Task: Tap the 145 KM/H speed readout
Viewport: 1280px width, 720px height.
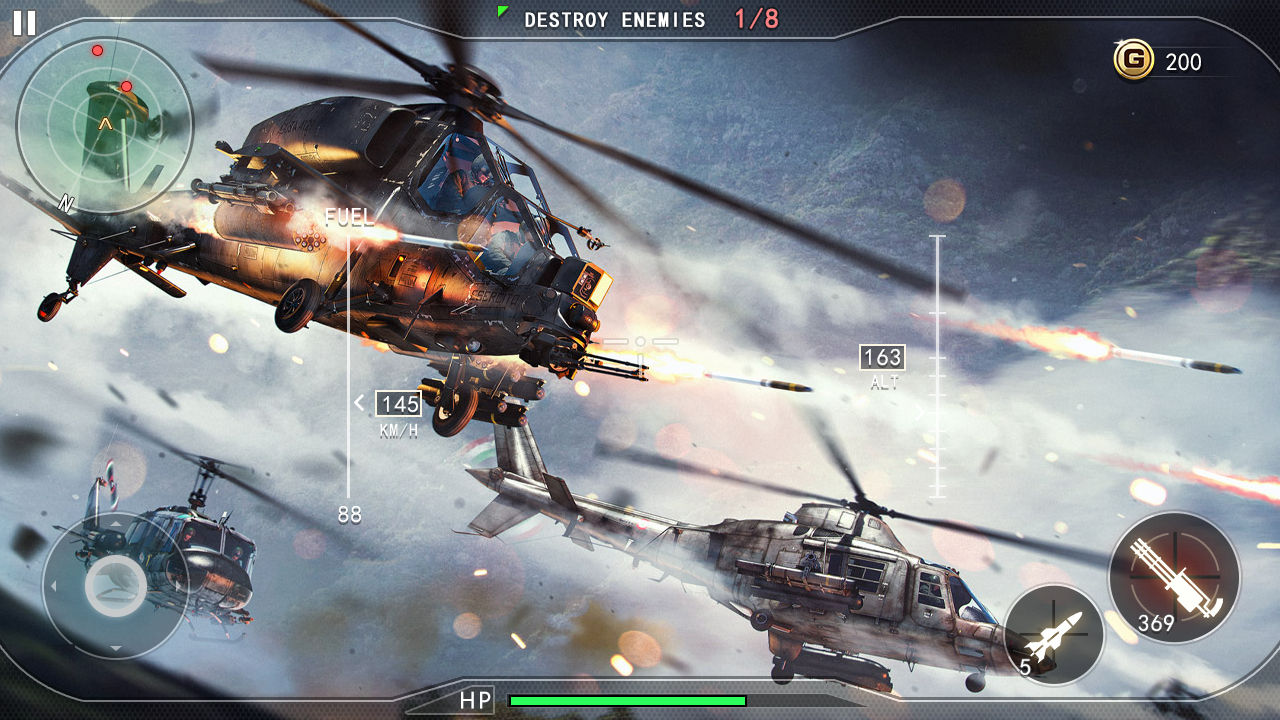Action: [398, 405]
